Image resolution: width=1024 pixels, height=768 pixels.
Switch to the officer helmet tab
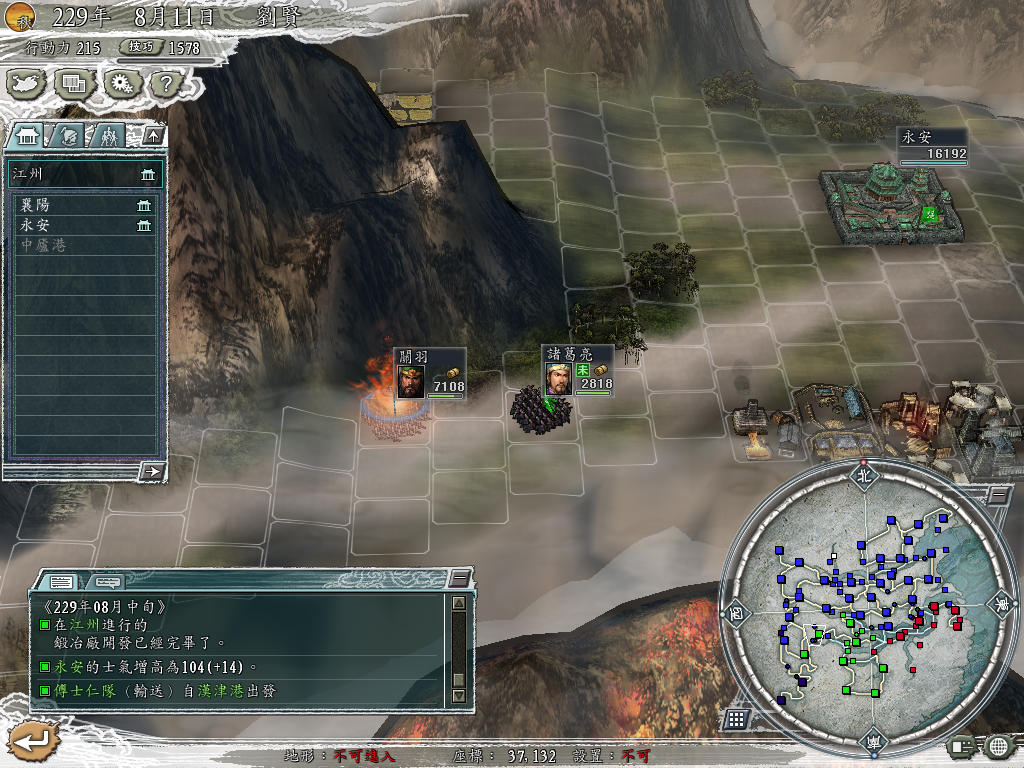point(69,135)
